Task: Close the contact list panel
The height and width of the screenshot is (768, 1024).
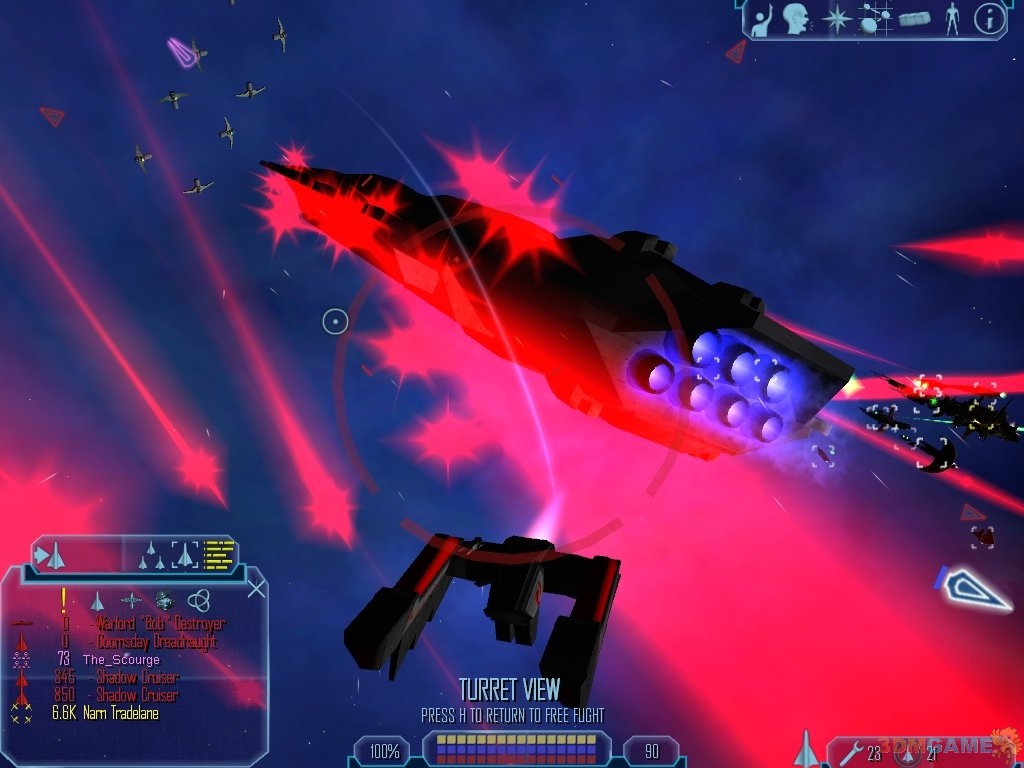Action: (256, 588)
